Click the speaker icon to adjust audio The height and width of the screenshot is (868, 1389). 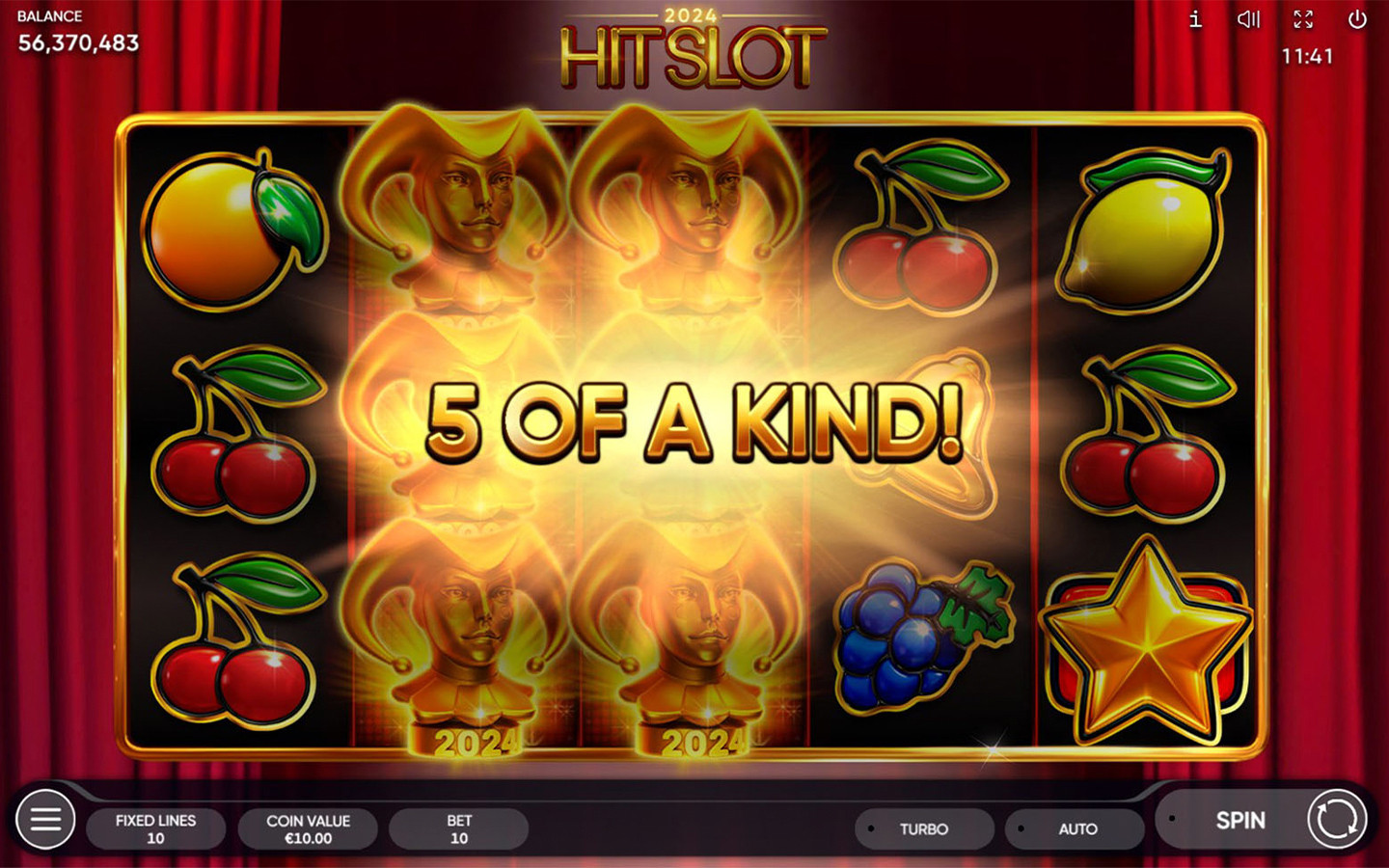(x=1249, y=19)
